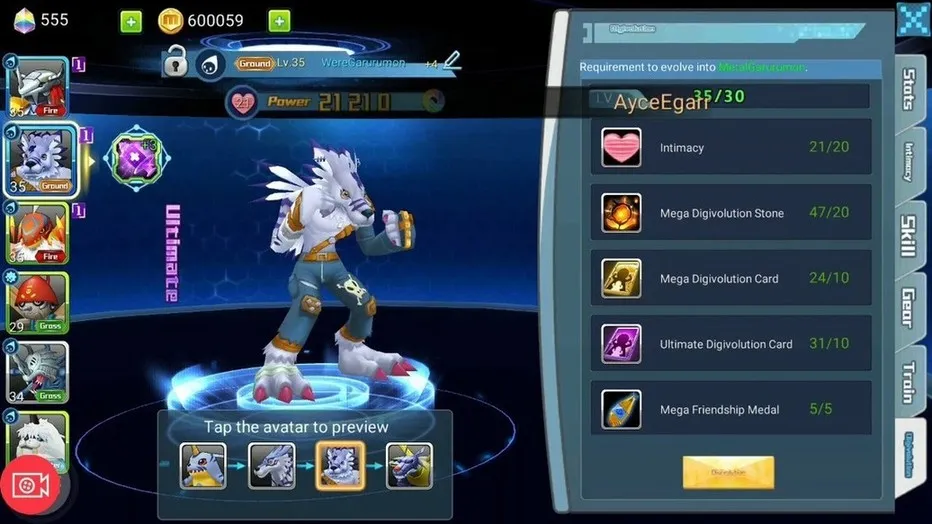Switch to the Skill tab

(909, 236)
